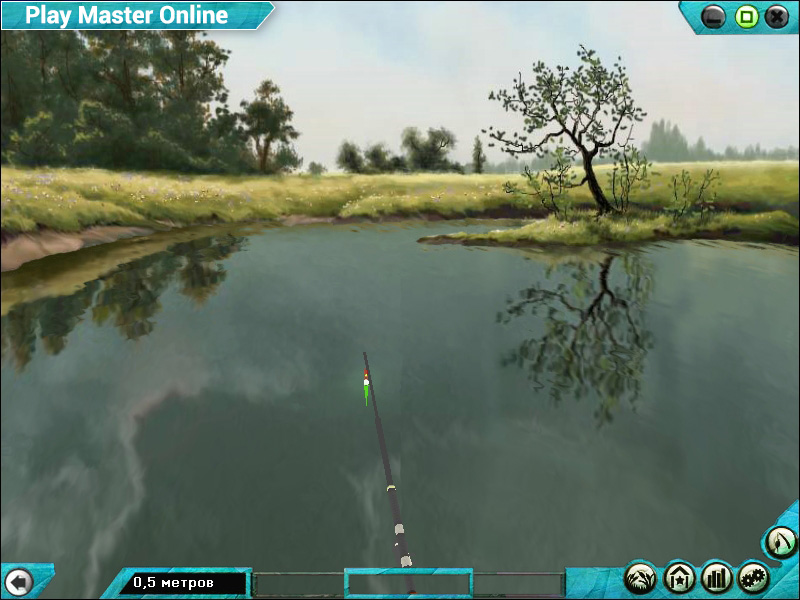Open the reeds and grass icon
The image size is (800, 600).
click(641, 577)
